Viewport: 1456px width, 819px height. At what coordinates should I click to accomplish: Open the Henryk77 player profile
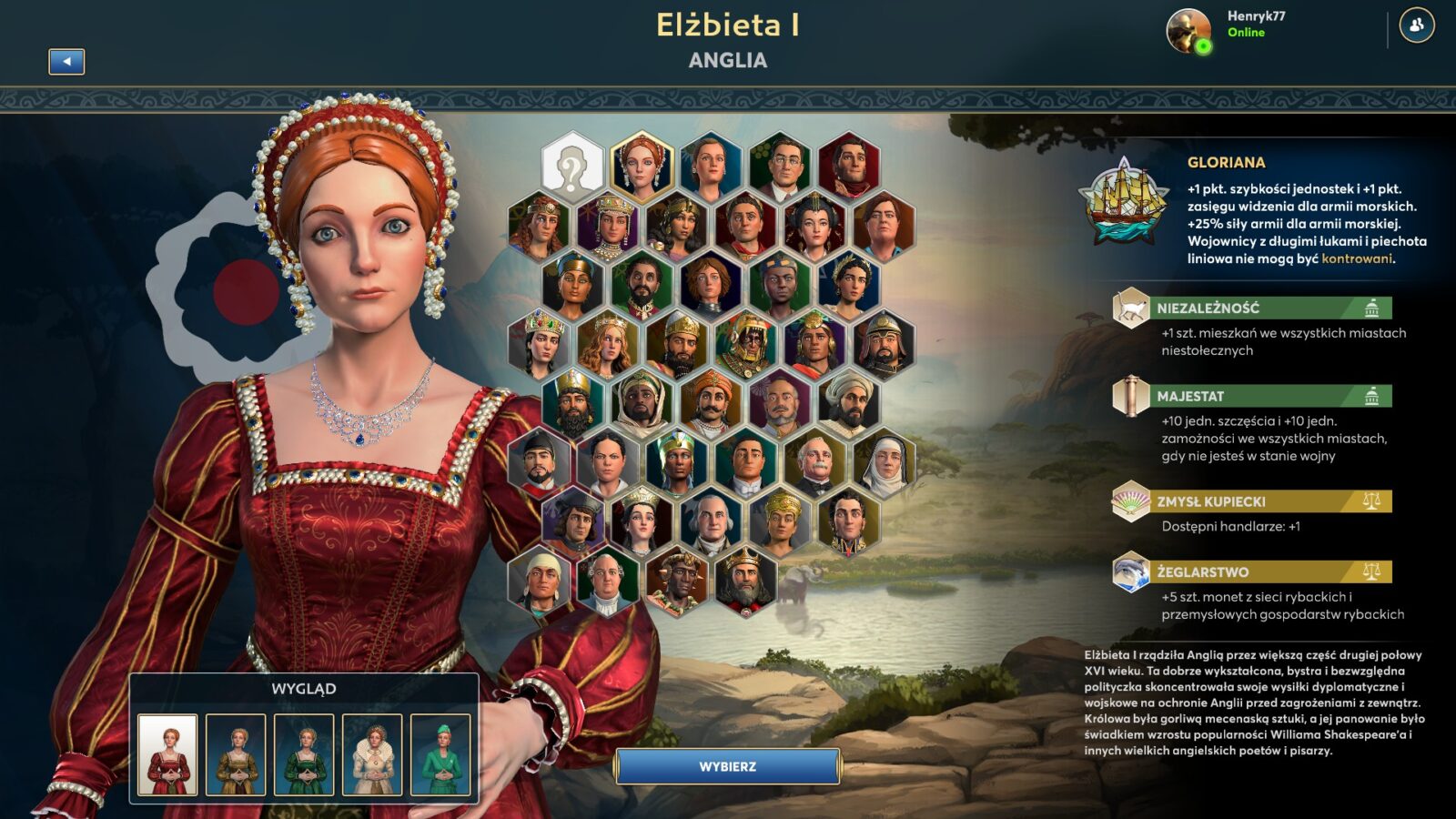tap(1189, 30)
